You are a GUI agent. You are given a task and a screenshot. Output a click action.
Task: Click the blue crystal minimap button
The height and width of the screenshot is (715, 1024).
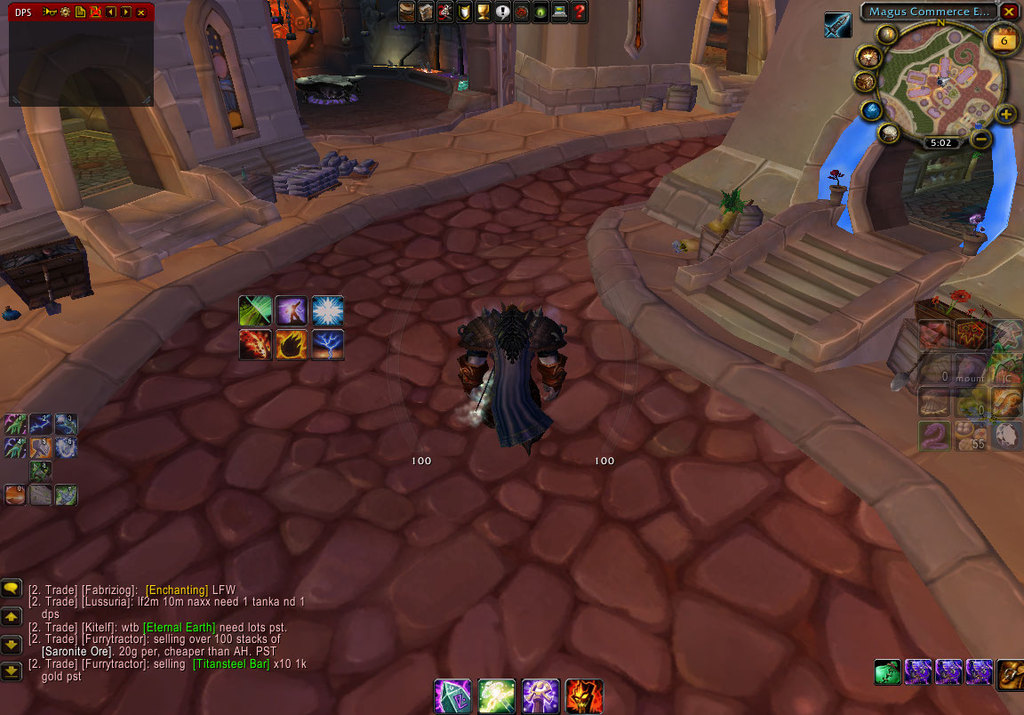(x=871, y=109)
